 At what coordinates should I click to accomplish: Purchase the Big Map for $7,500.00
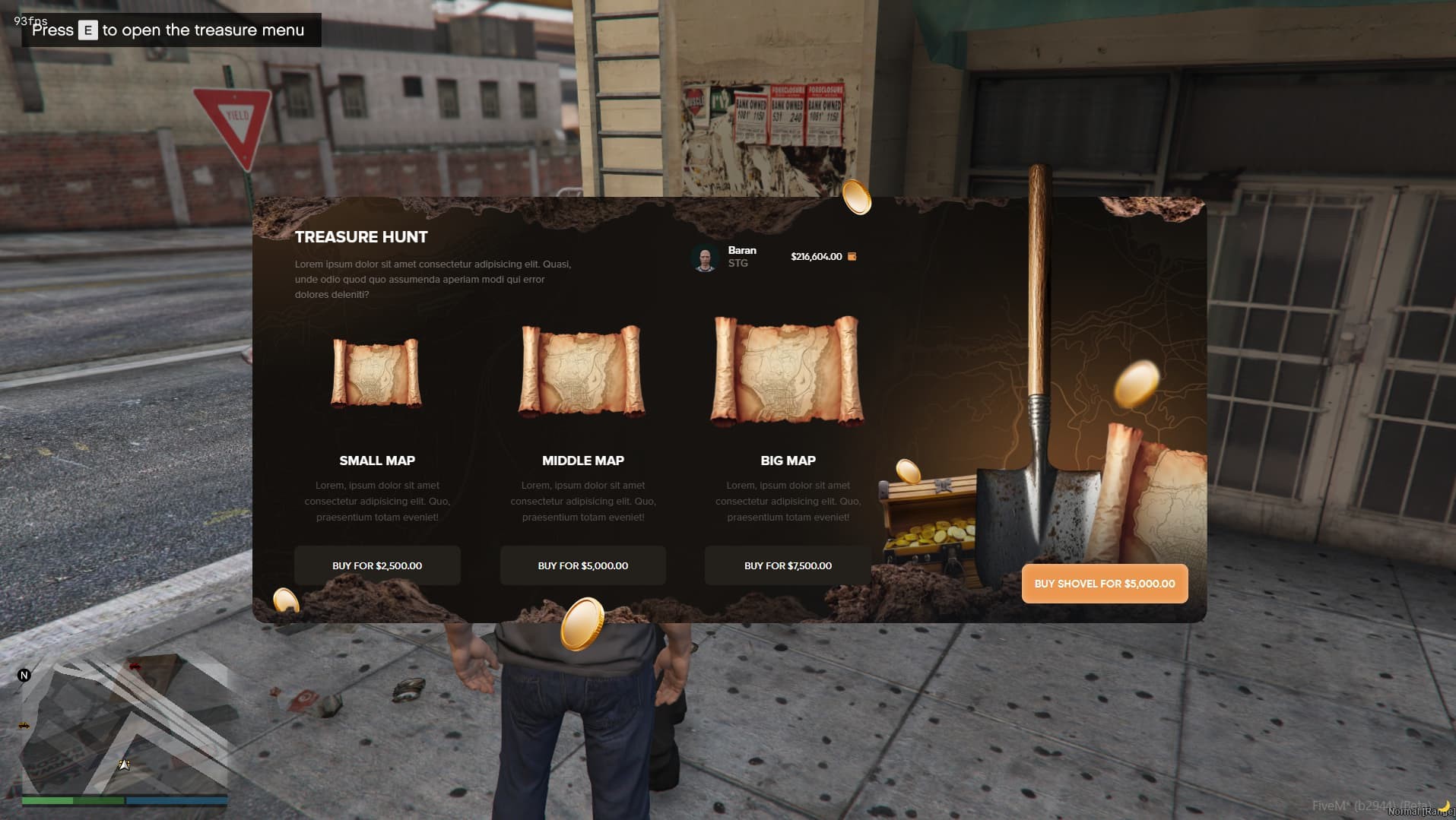coord(788,565)
